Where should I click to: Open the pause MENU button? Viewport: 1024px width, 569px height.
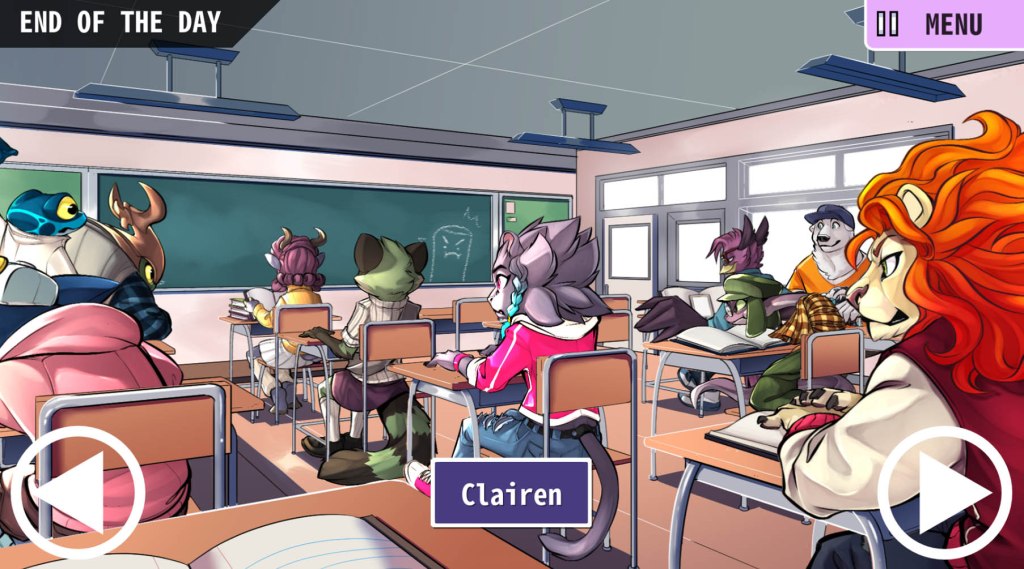(x=942, y=24)
